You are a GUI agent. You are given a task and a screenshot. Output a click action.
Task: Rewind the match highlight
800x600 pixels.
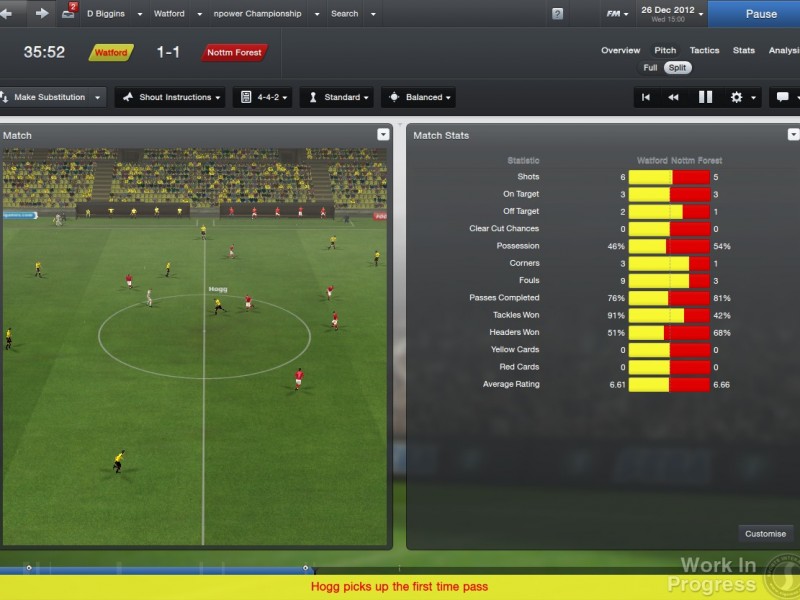click(x=674, y=97)
